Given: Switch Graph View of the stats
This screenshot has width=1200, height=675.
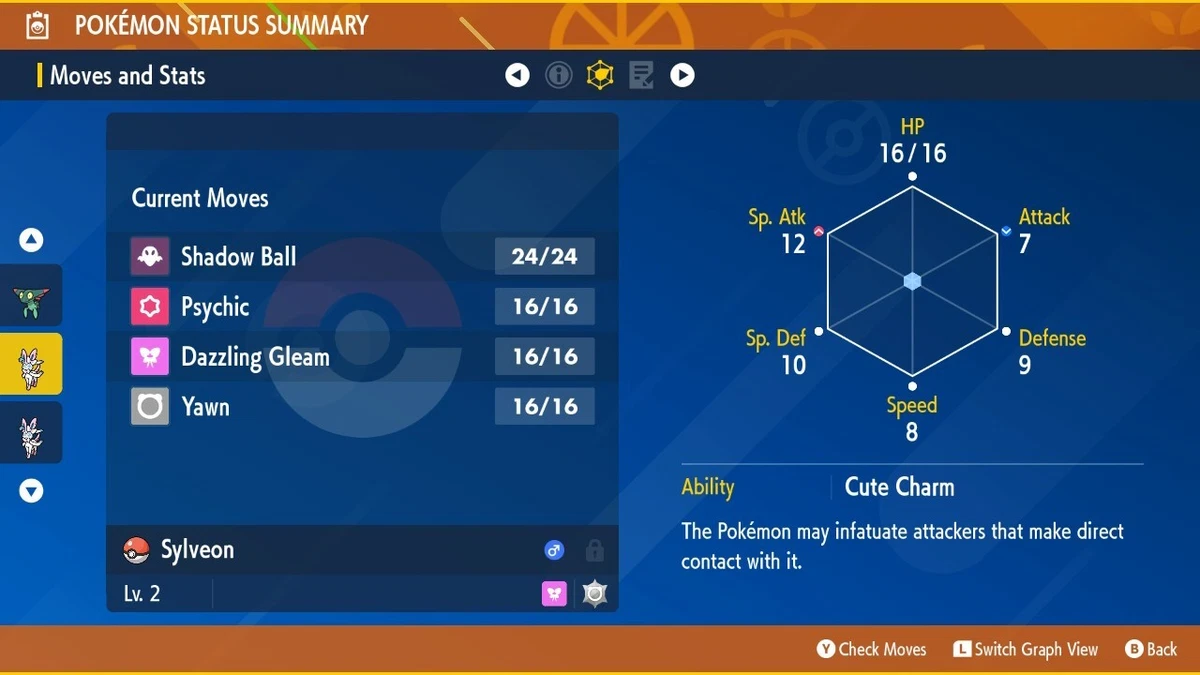Looking at the screenshot, I should tap(1025, 650).
